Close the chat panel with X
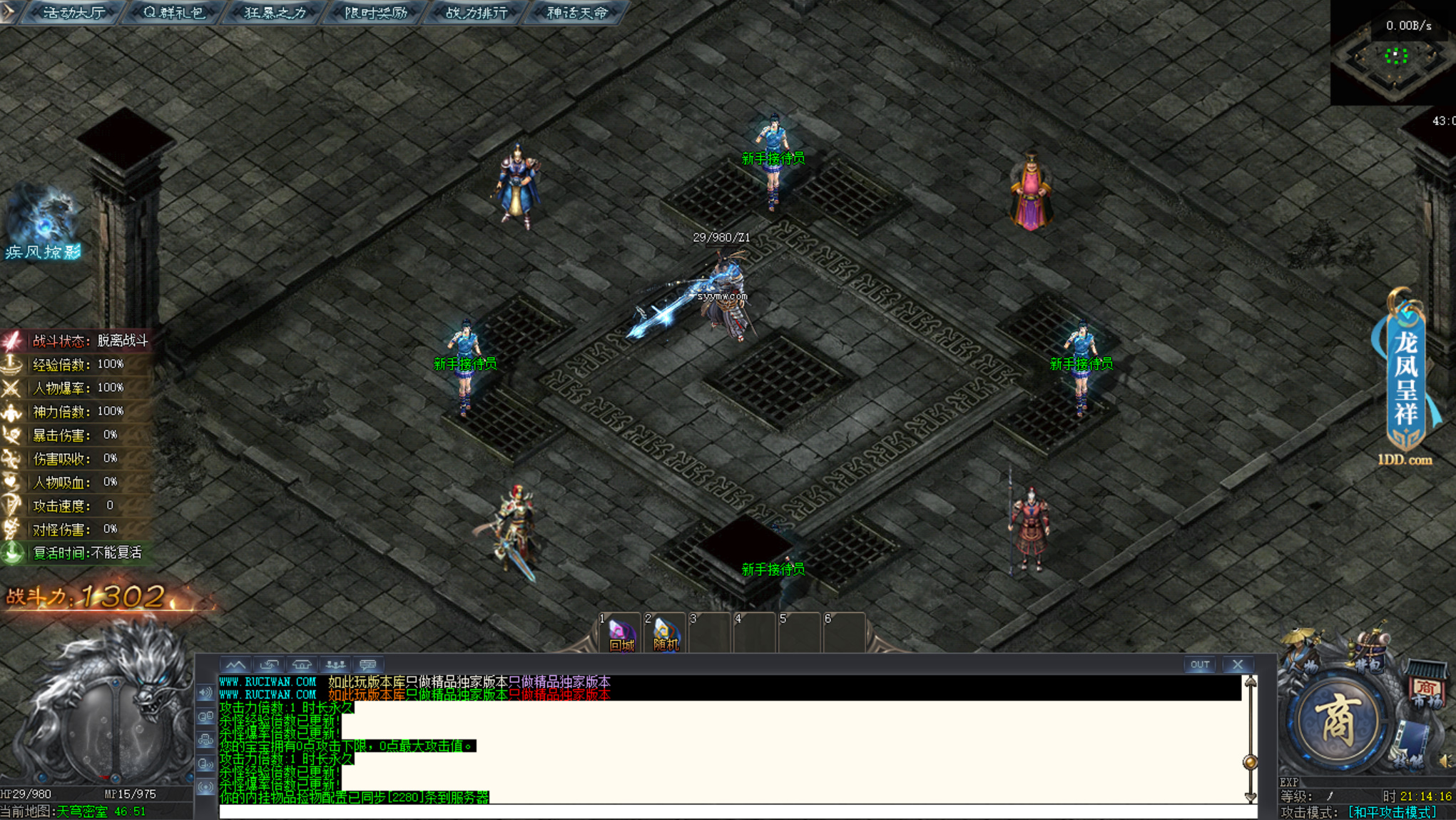Image resolution: width=1456 pixels, height=820 pixels. (x=1238, y=664)
